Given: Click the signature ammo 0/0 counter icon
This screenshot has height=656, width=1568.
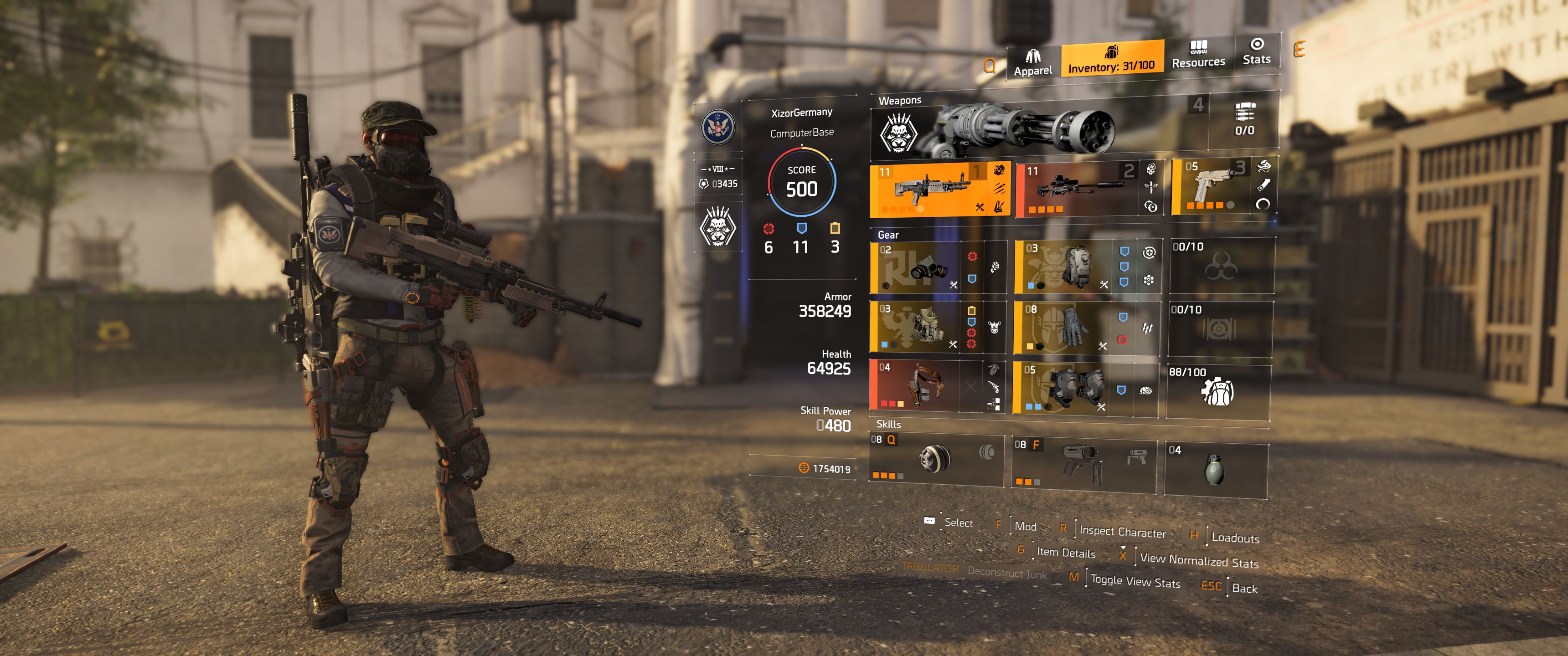Looking at the screenshot, I should 1245,118.
